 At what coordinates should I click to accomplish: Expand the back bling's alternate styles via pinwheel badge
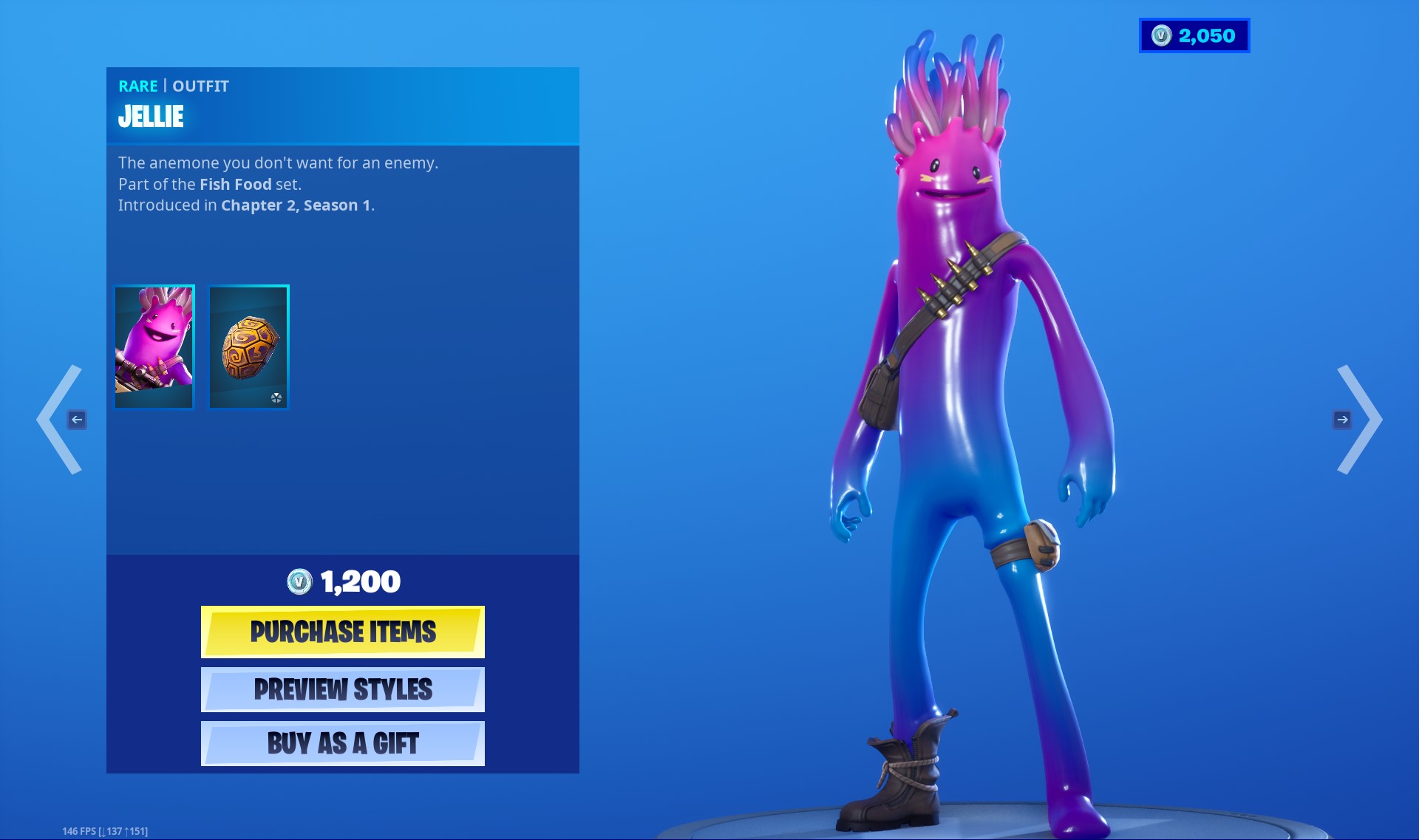(277, 399)
